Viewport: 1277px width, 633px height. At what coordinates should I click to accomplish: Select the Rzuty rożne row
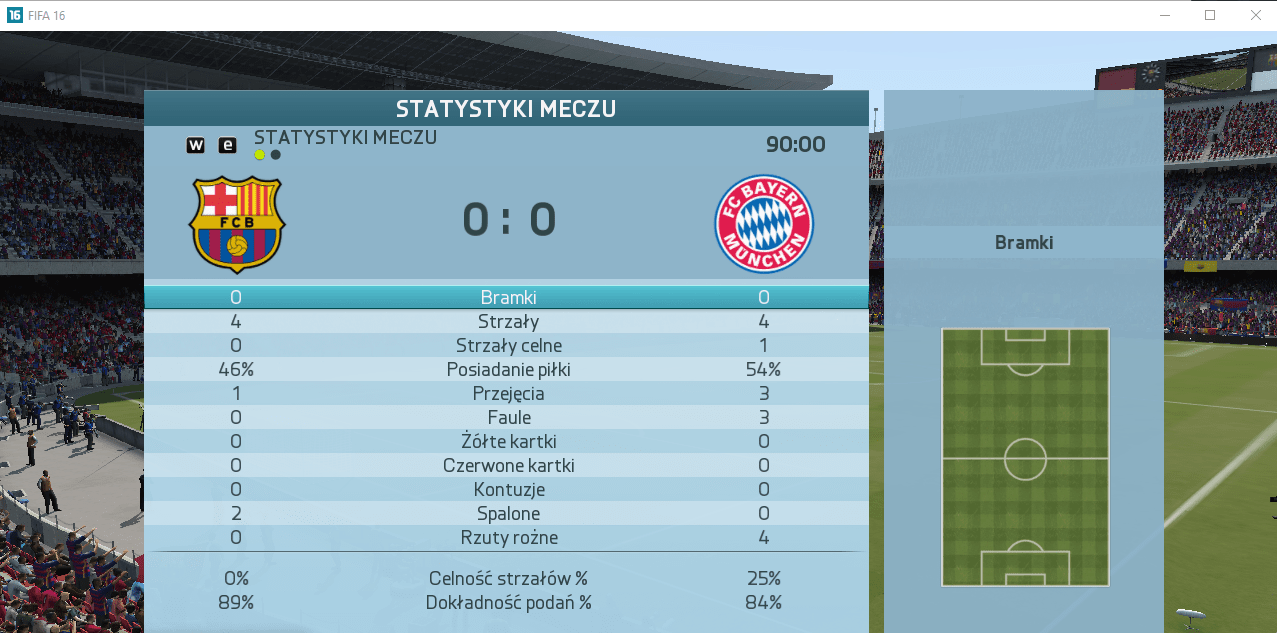coord(508,537)
